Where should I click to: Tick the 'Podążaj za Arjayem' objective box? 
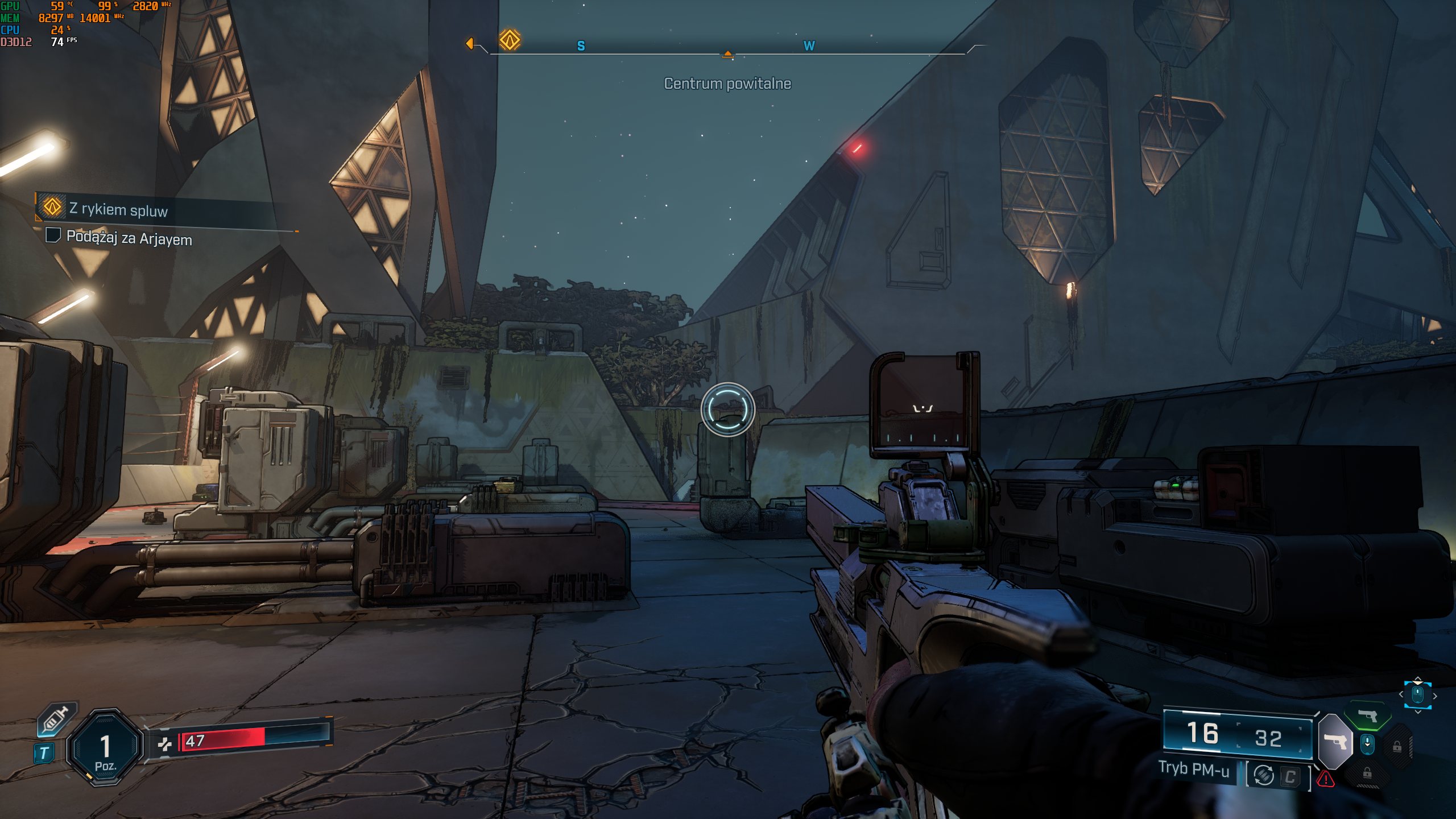[x=53, y=235]
